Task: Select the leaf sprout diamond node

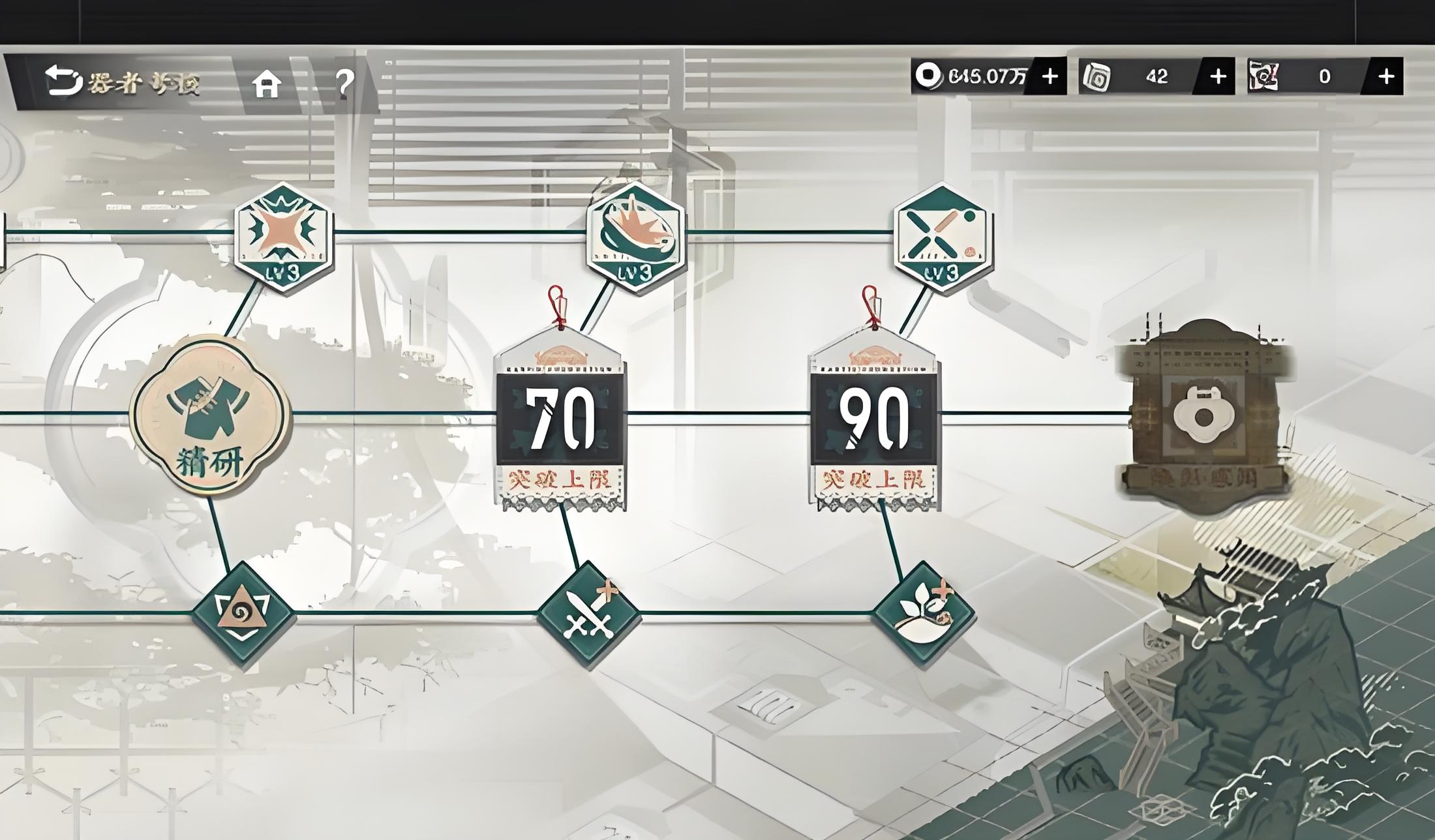Action: [924, 613]
